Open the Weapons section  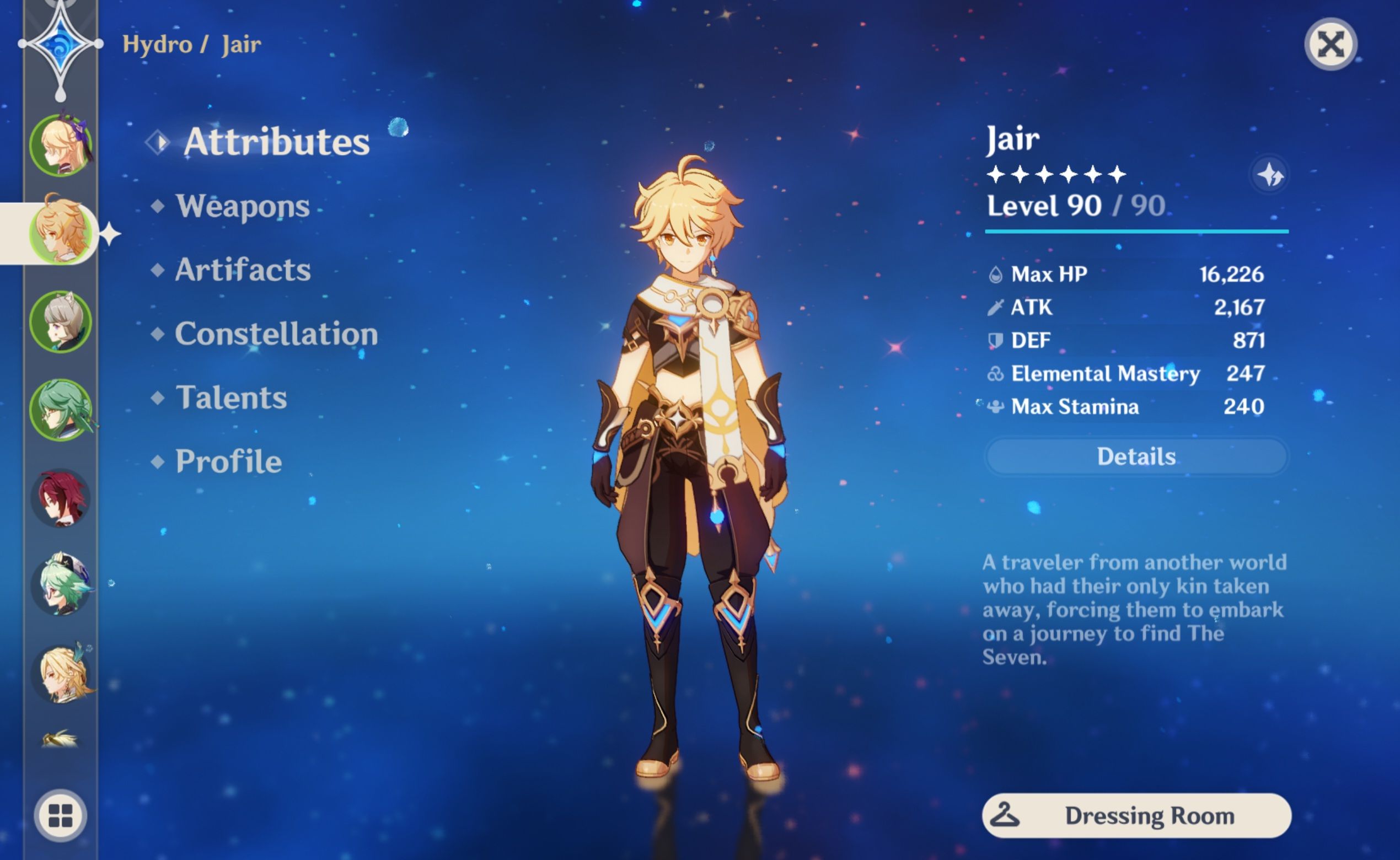pyautogui.click(x=244, y=208)
